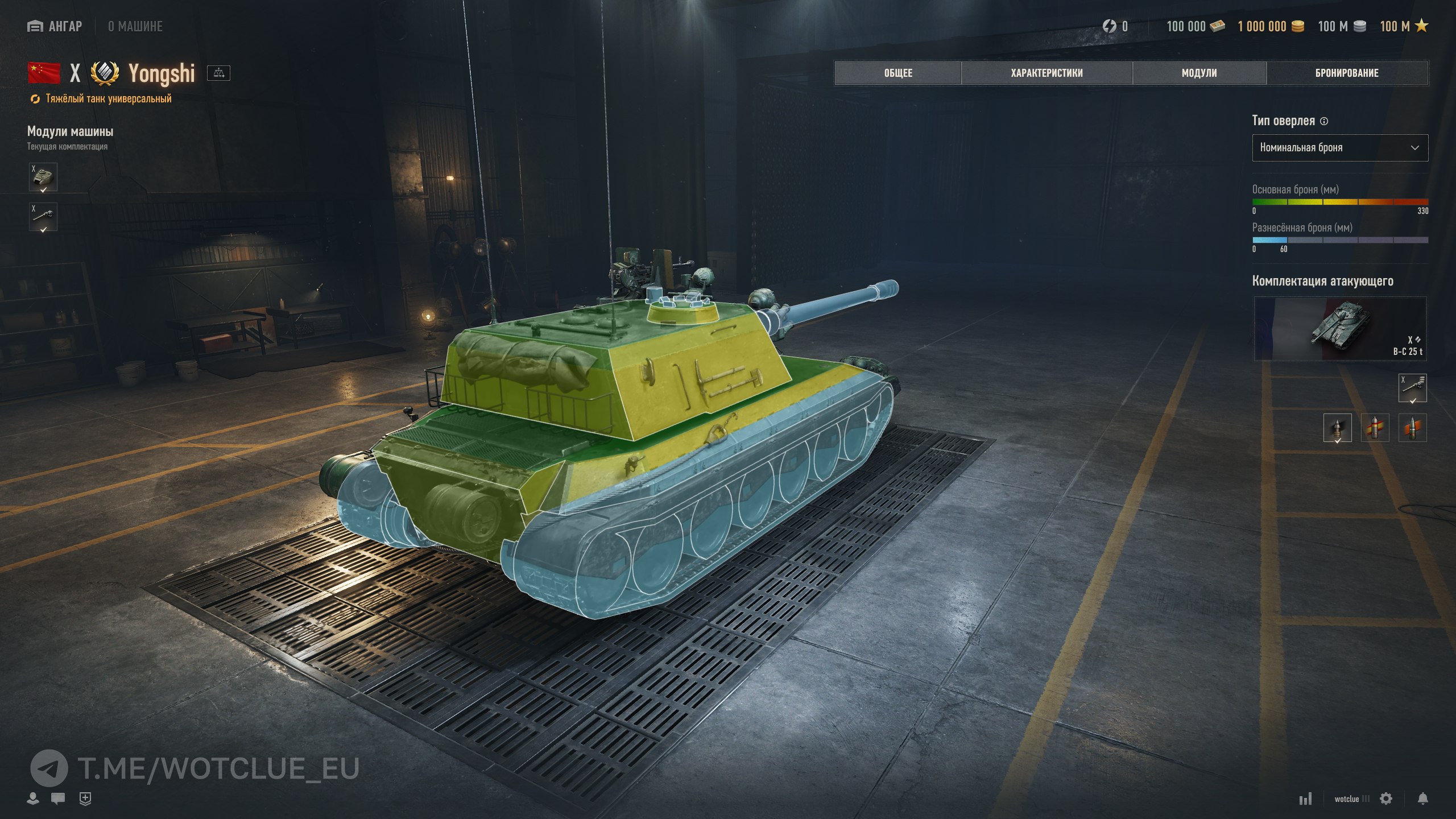Open notifications via the bell icon
Image resolution: width=1456 pixels, height=819 pixels.
(x=1422, y=799)
